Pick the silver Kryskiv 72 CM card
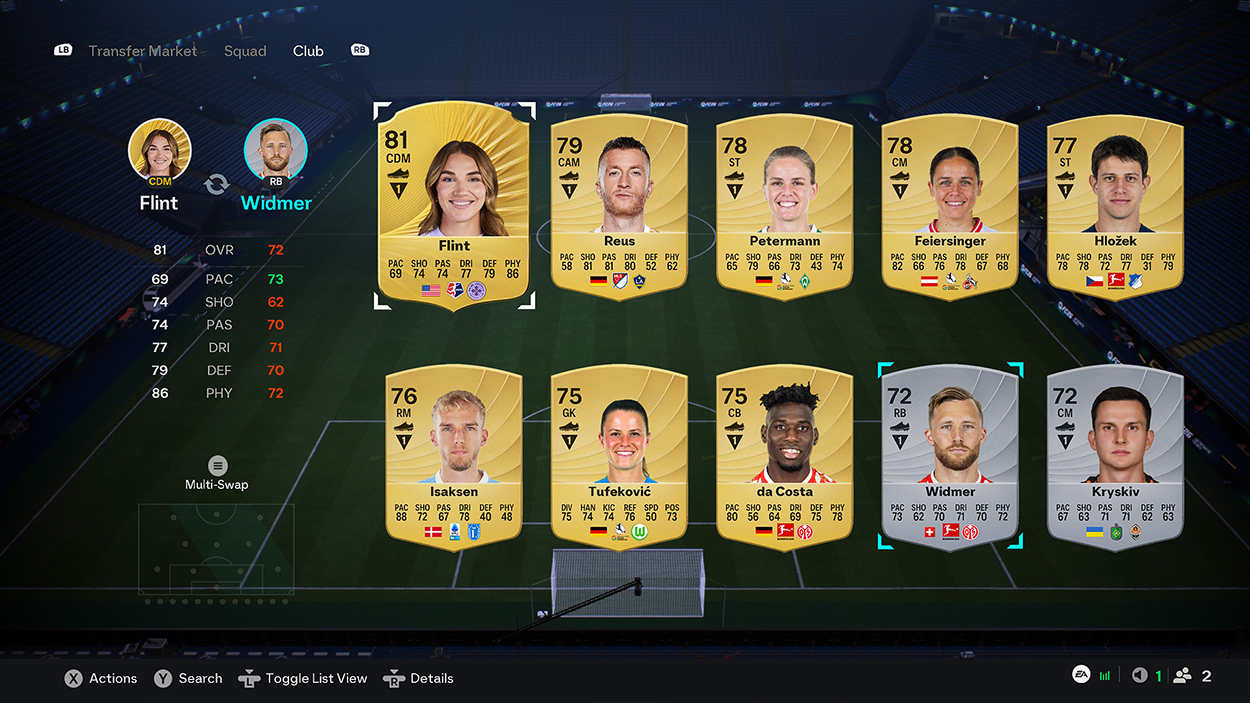This screenshot has width=1250, height=703. tap(1114, 457)
